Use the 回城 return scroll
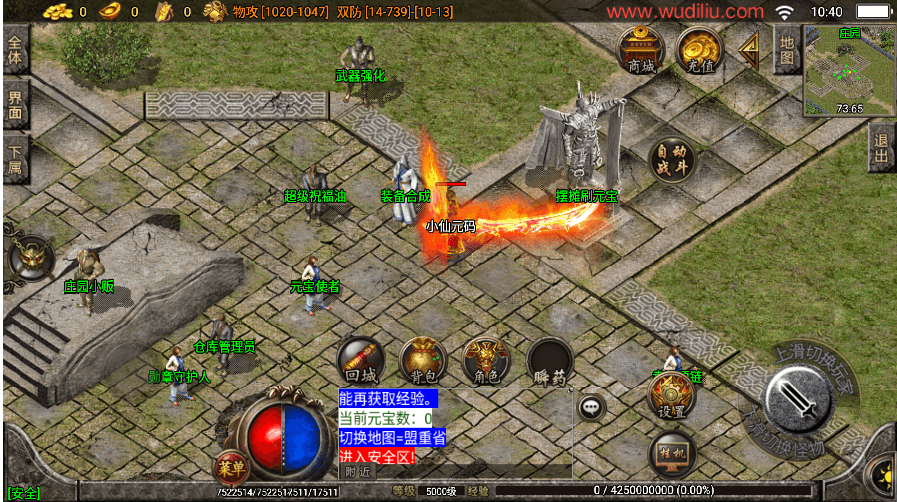 click(x=360, y=361)
